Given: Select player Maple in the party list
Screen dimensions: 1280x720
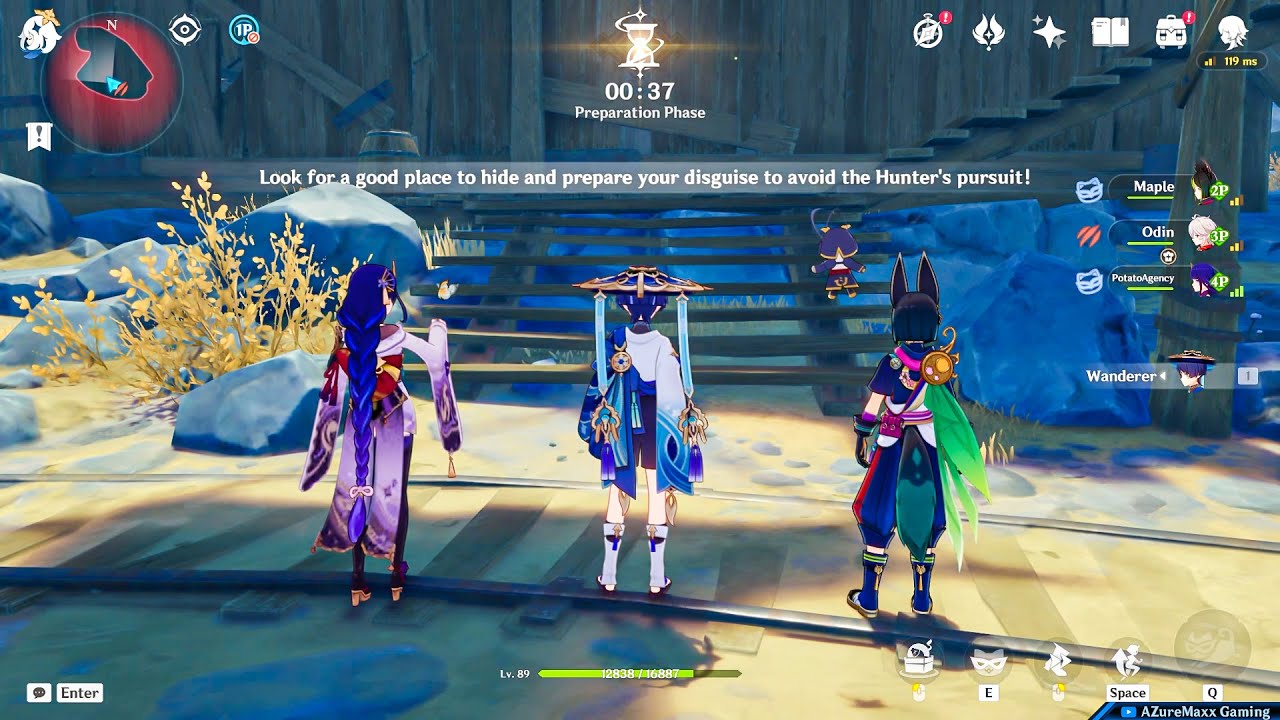Looking at the screenshot, I should point(1153,187).
